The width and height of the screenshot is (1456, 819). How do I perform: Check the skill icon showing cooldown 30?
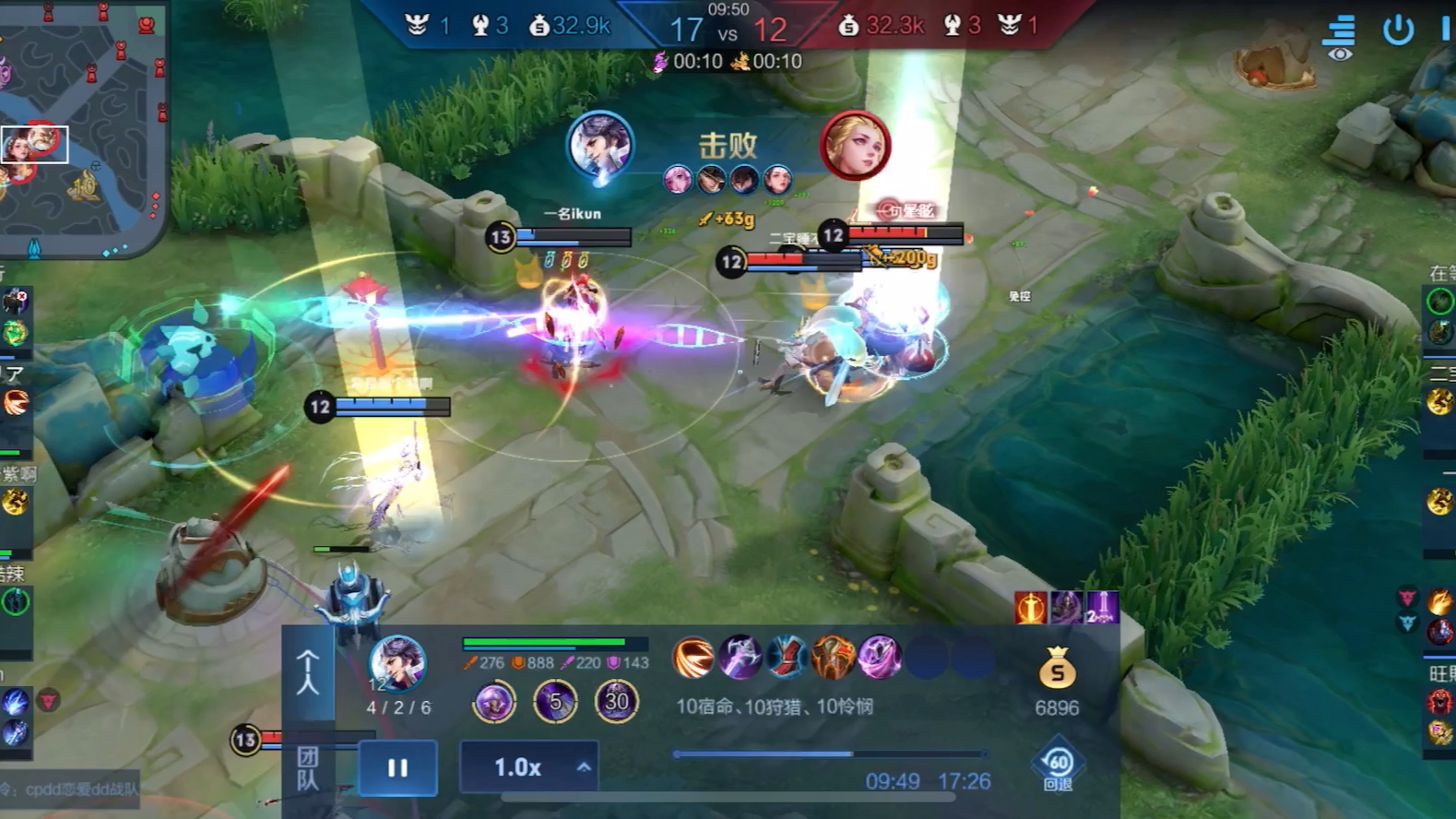tap(616, 702)
